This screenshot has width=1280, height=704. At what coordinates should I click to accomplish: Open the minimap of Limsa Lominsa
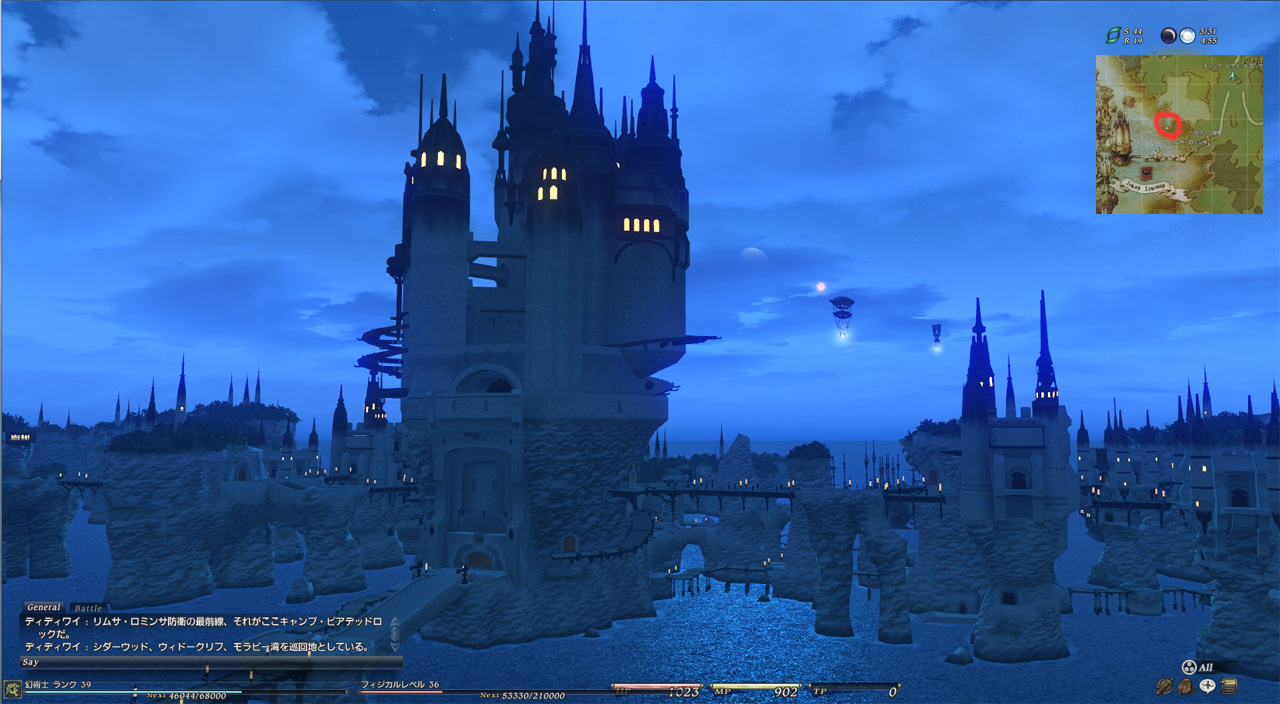point(1179,134)
